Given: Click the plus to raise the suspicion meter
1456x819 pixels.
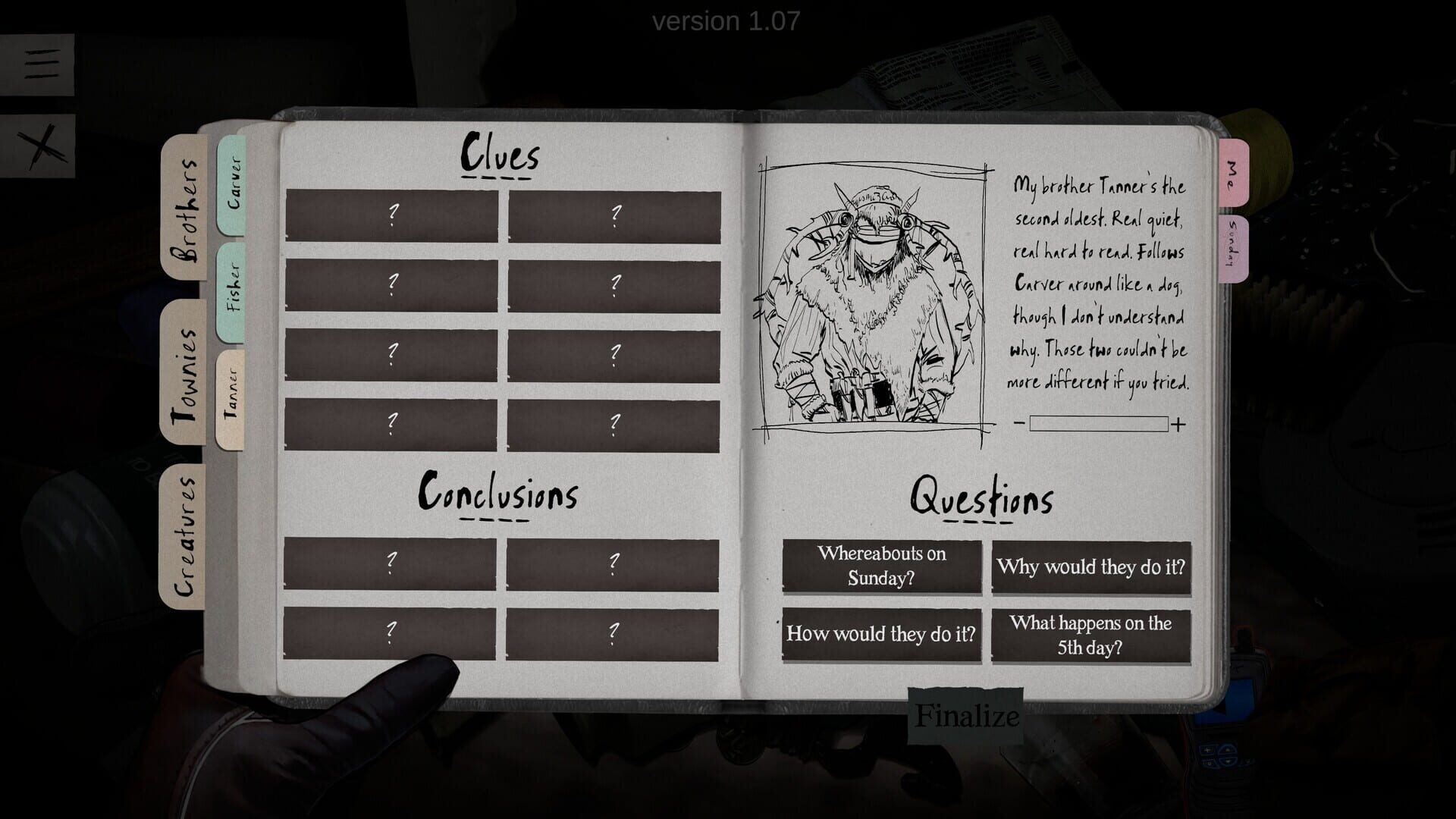Looking at the screenshot, I should click(x=1178, y=425).
